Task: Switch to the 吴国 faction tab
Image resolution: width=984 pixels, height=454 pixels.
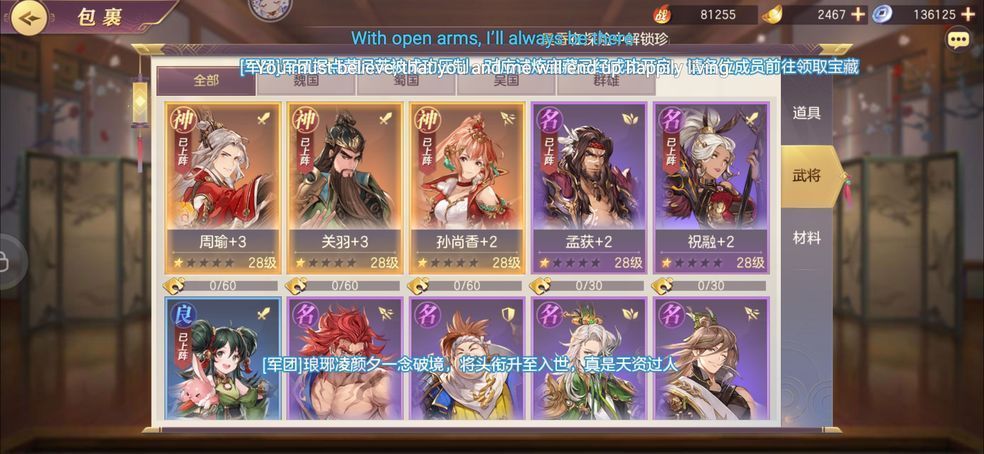Action: pyautogui.click(x=505, y=81)
